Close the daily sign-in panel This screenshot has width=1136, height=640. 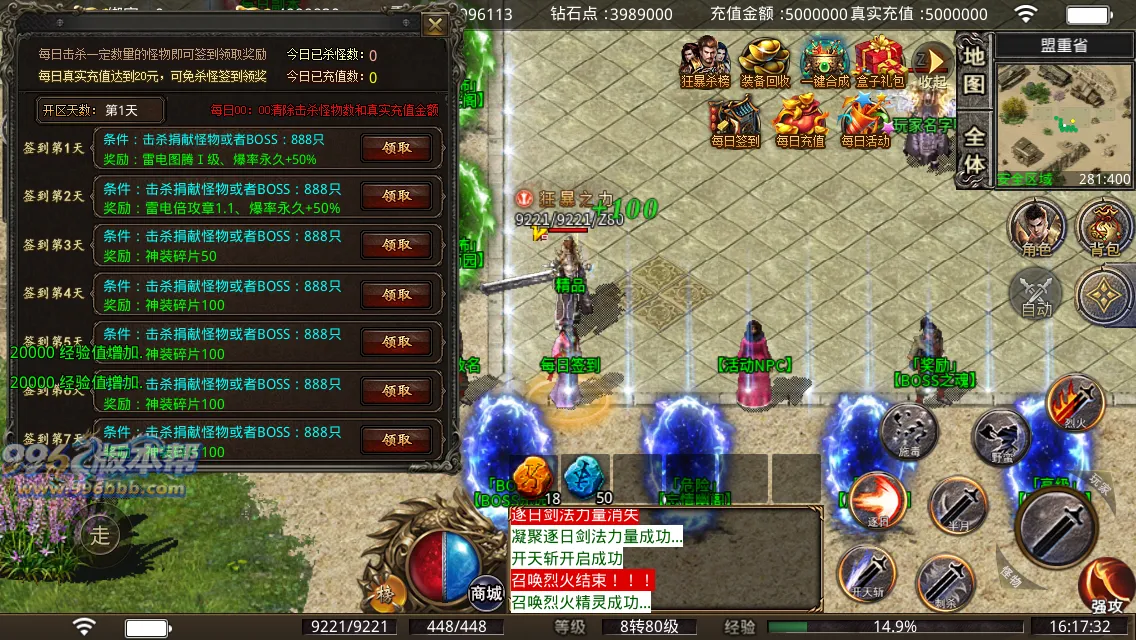click(435, 25)
